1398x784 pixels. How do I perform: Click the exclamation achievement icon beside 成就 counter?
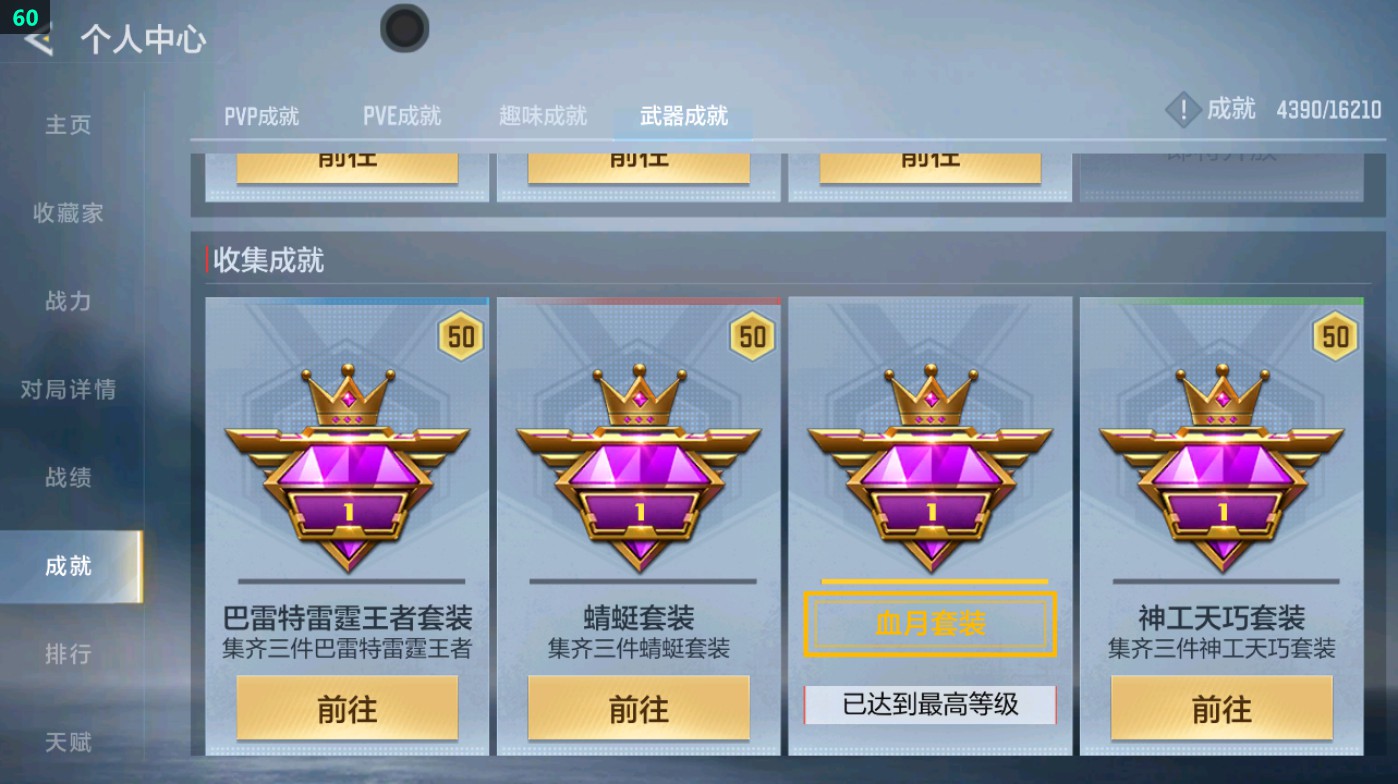click(x=1185, y=110)
